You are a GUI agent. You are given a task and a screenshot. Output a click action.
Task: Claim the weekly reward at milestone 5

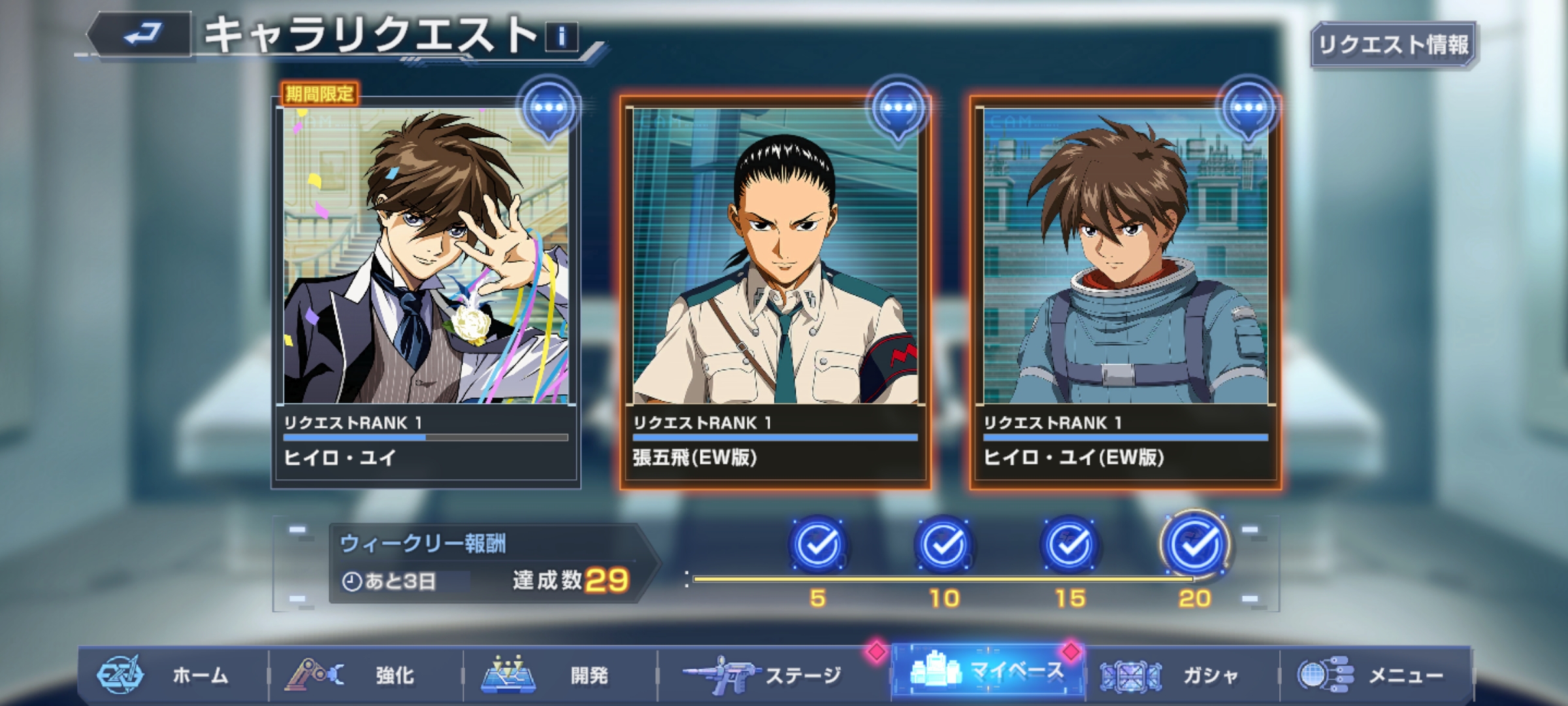click(x=818, y=544)
